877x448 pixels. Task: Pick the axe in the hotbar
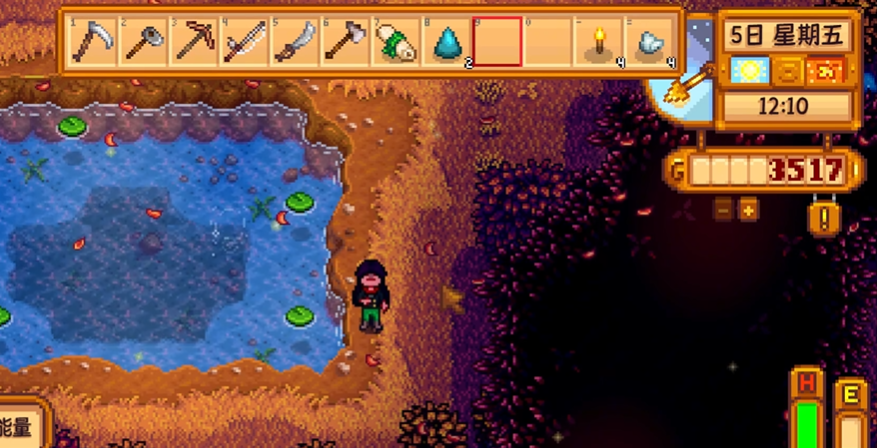click(346, 41)
